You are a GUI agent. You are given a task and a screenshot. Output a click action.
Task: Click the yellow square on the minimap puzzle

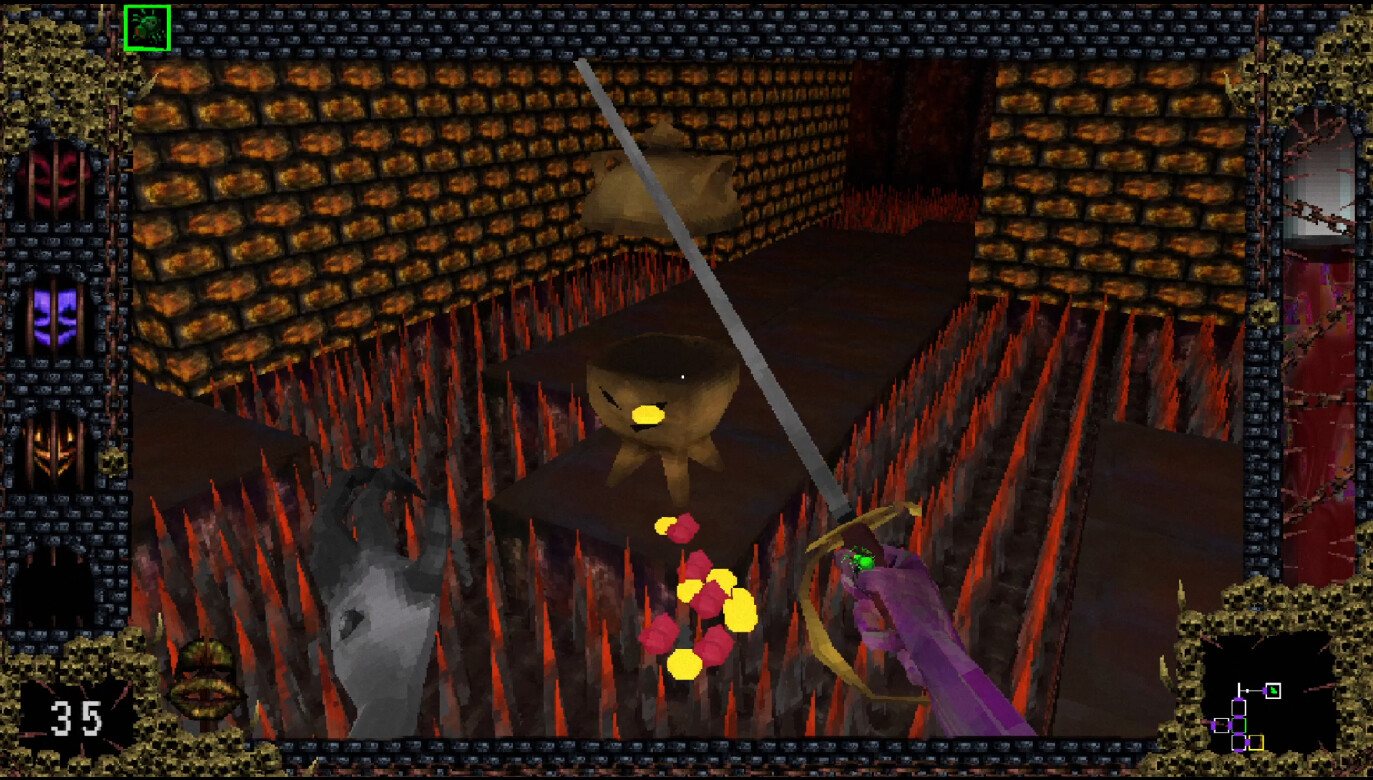(1256, 742)
